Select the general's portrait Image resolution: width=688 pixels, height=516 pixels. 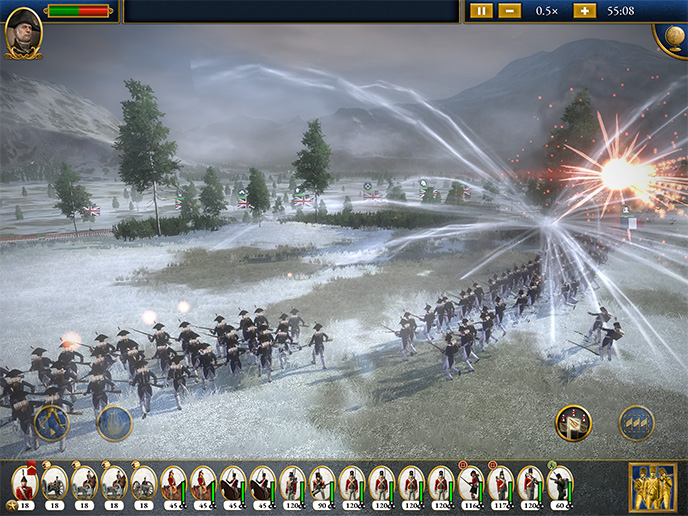pos(23,33)
